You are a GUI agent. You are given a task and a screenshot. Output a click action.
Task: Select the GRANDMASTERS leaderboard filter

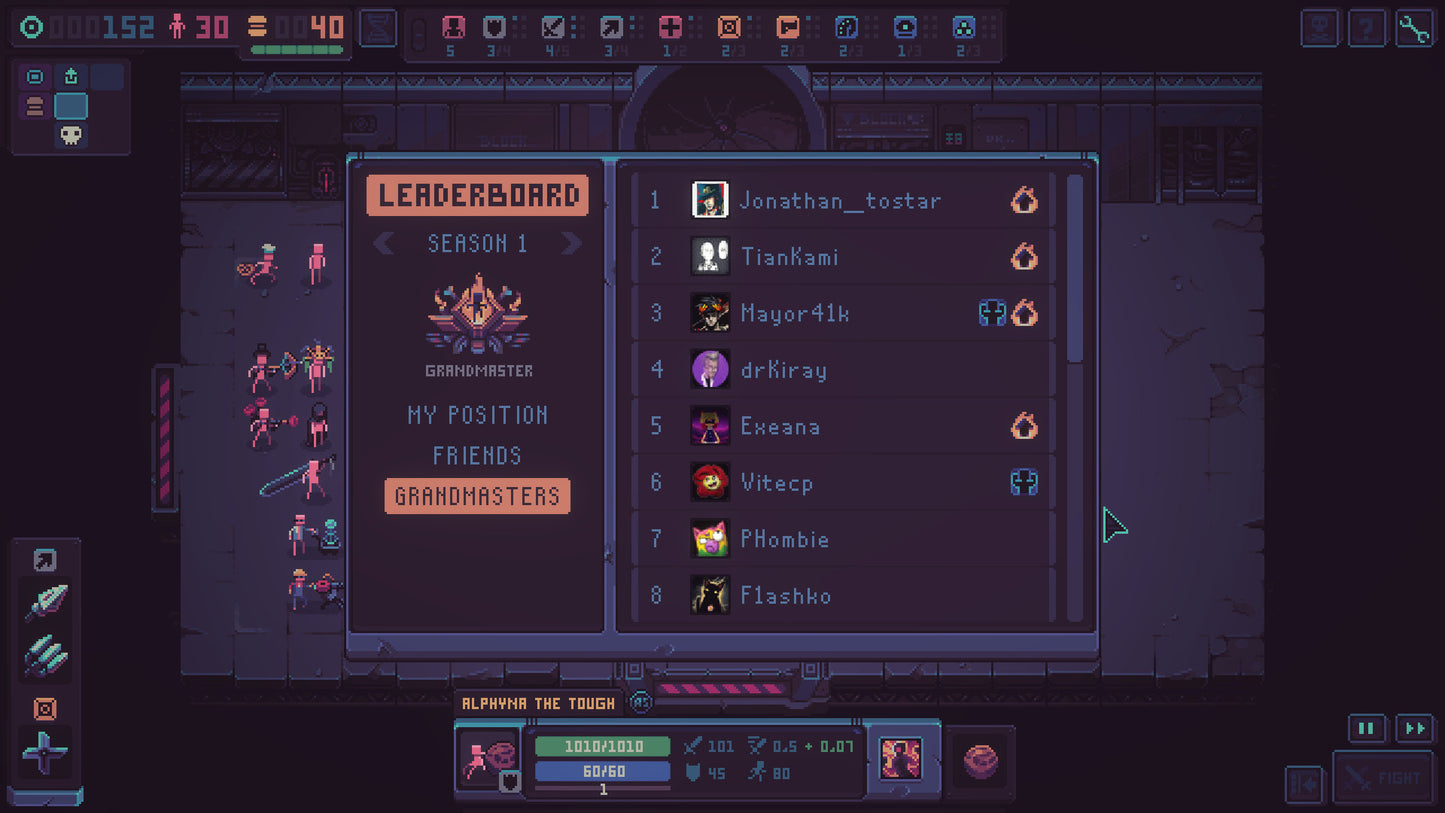tap(477, 496)
